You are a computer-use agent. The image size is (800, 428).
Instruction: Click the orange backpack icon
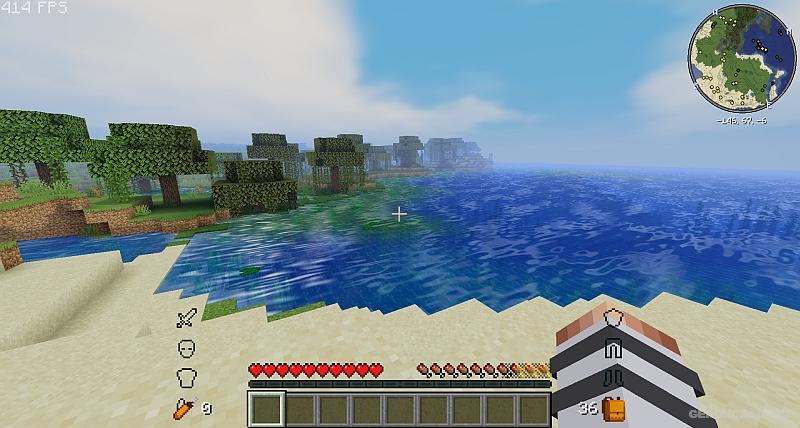tap(615, 408)
